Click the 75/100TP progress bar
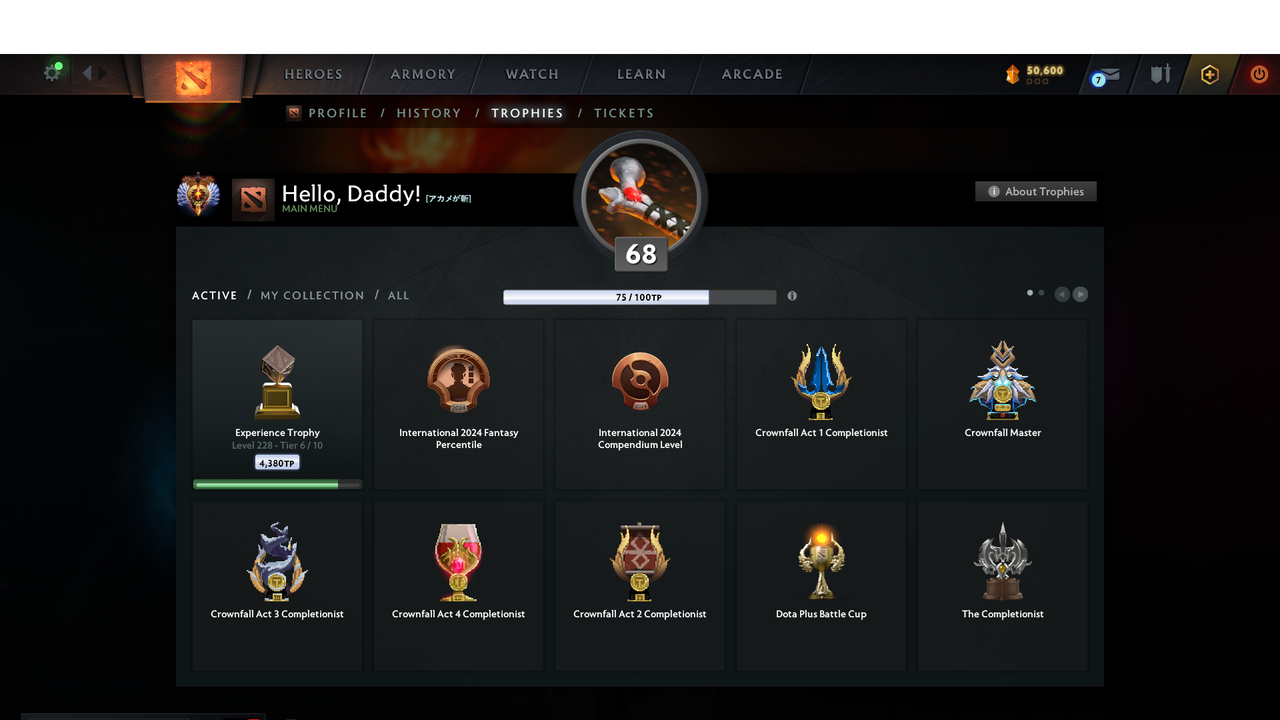The height and width of the screenshot is (720, 1280). (640, 296)
